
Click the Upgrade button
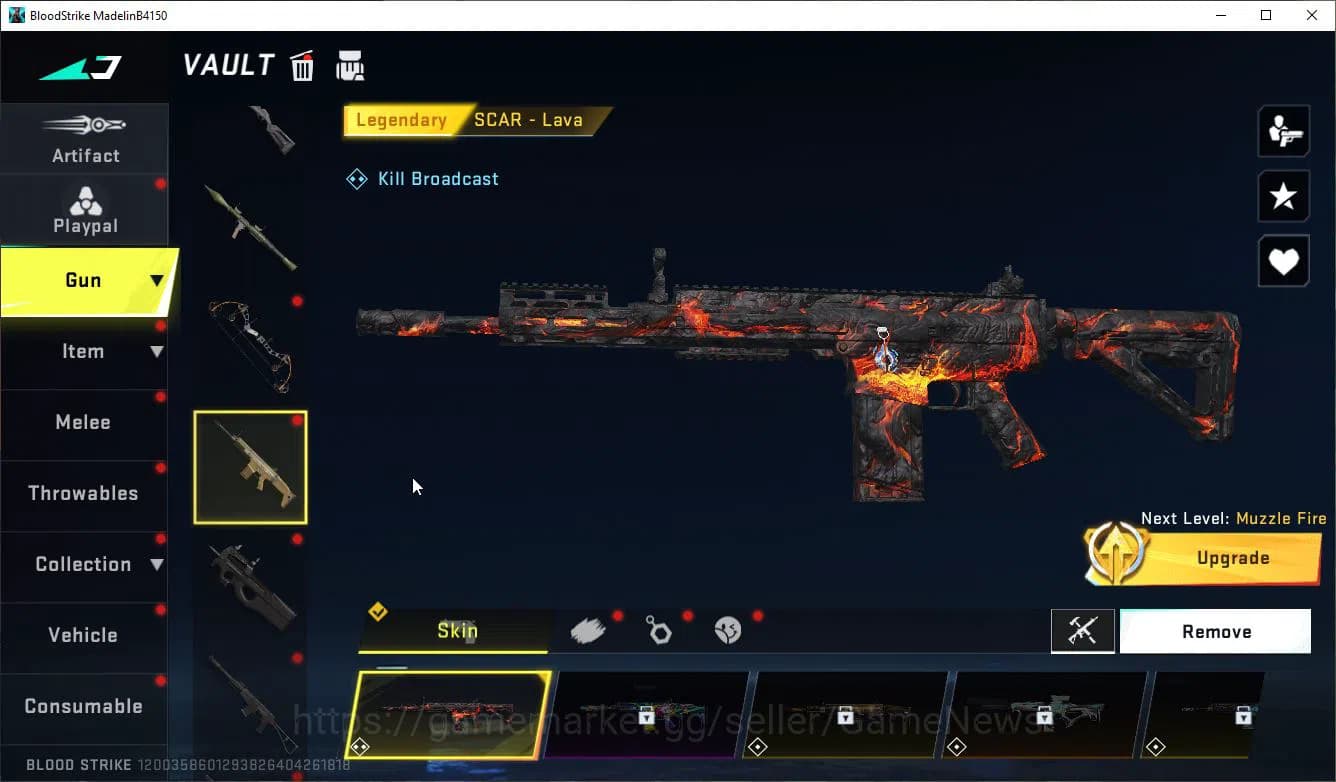[1232, 558]
